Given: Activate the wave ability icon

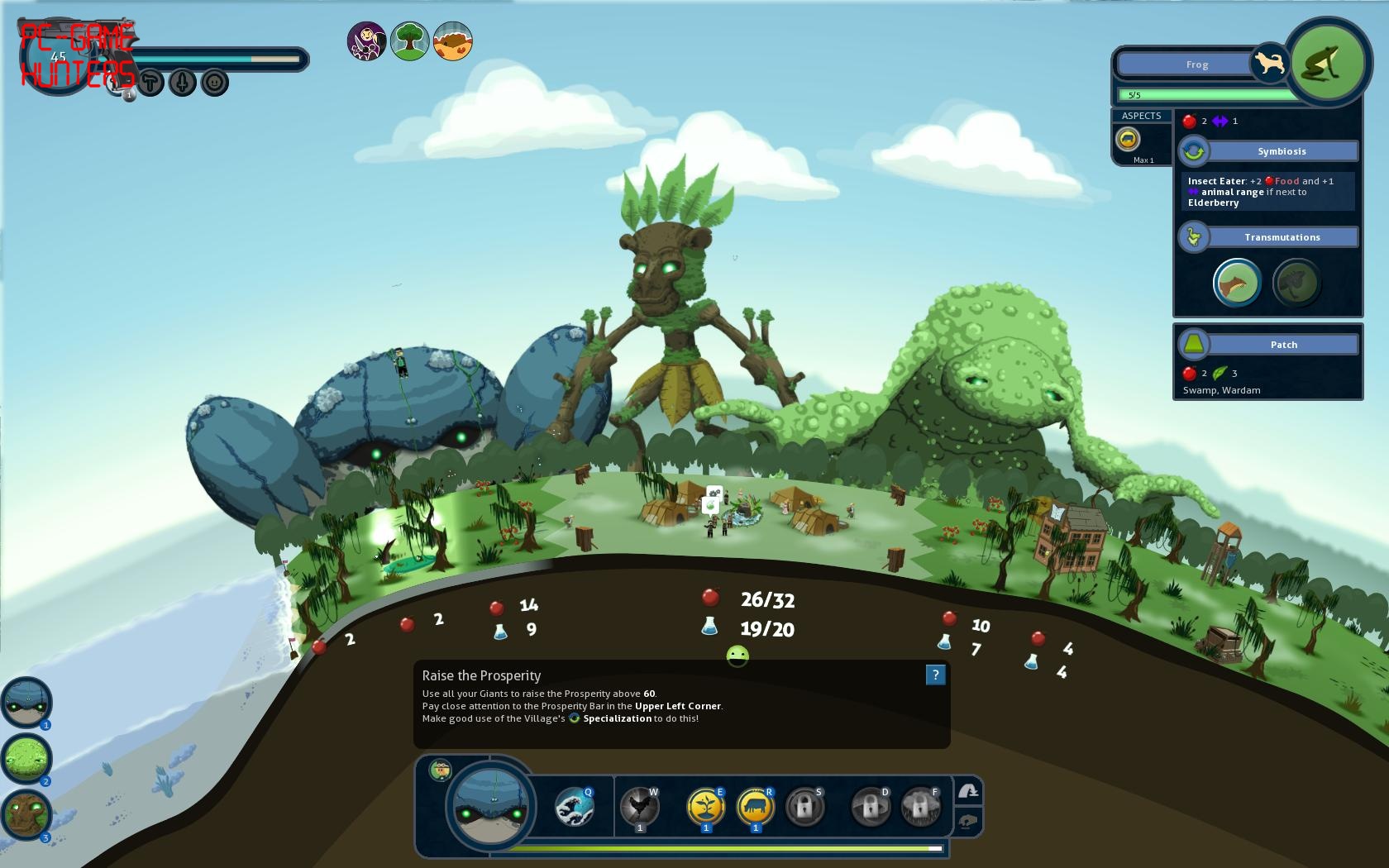Looking at the screenshot, I should (x=575, y=808).
